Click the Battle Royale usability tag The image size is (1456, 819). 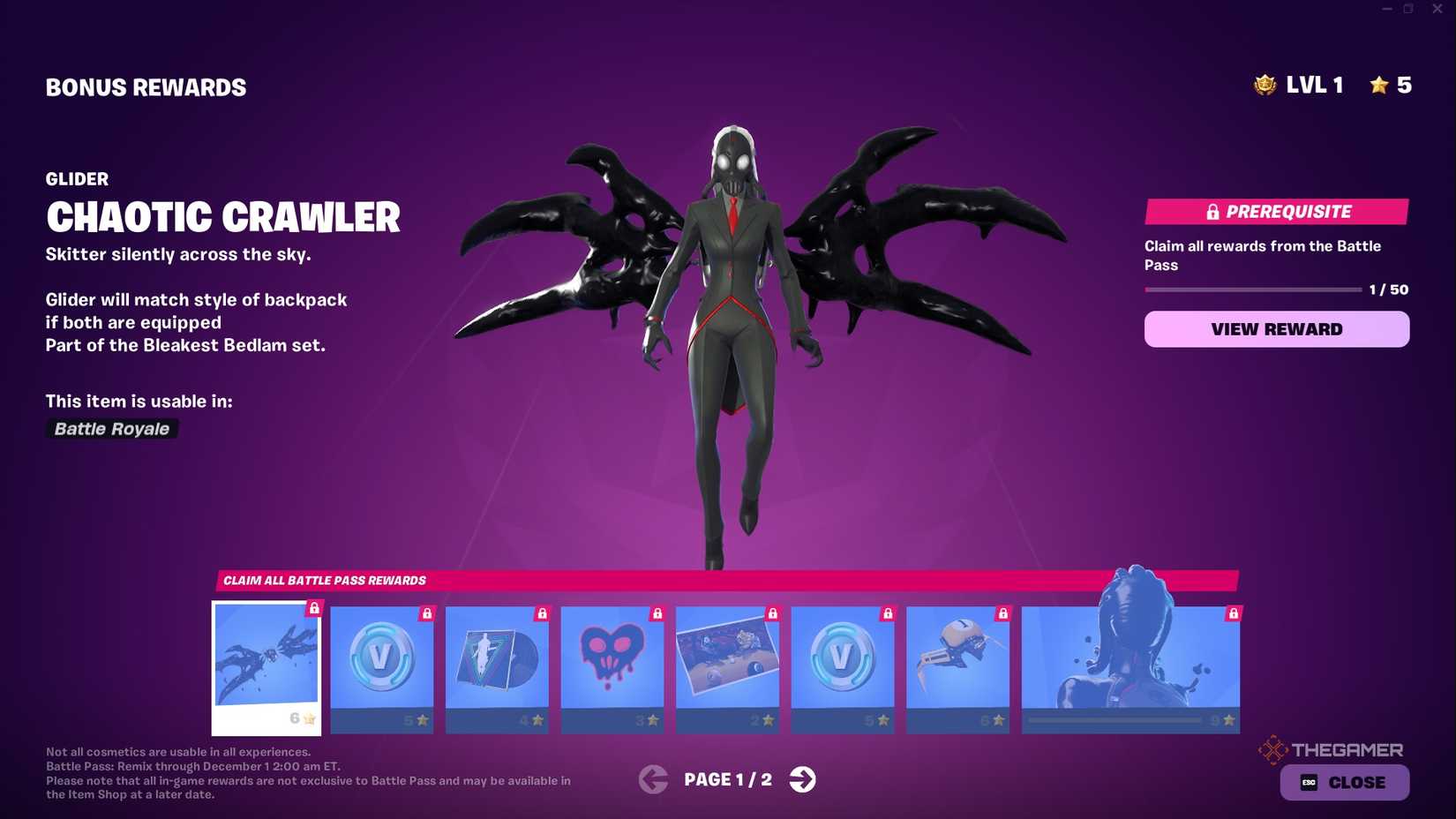coord(111,429)
